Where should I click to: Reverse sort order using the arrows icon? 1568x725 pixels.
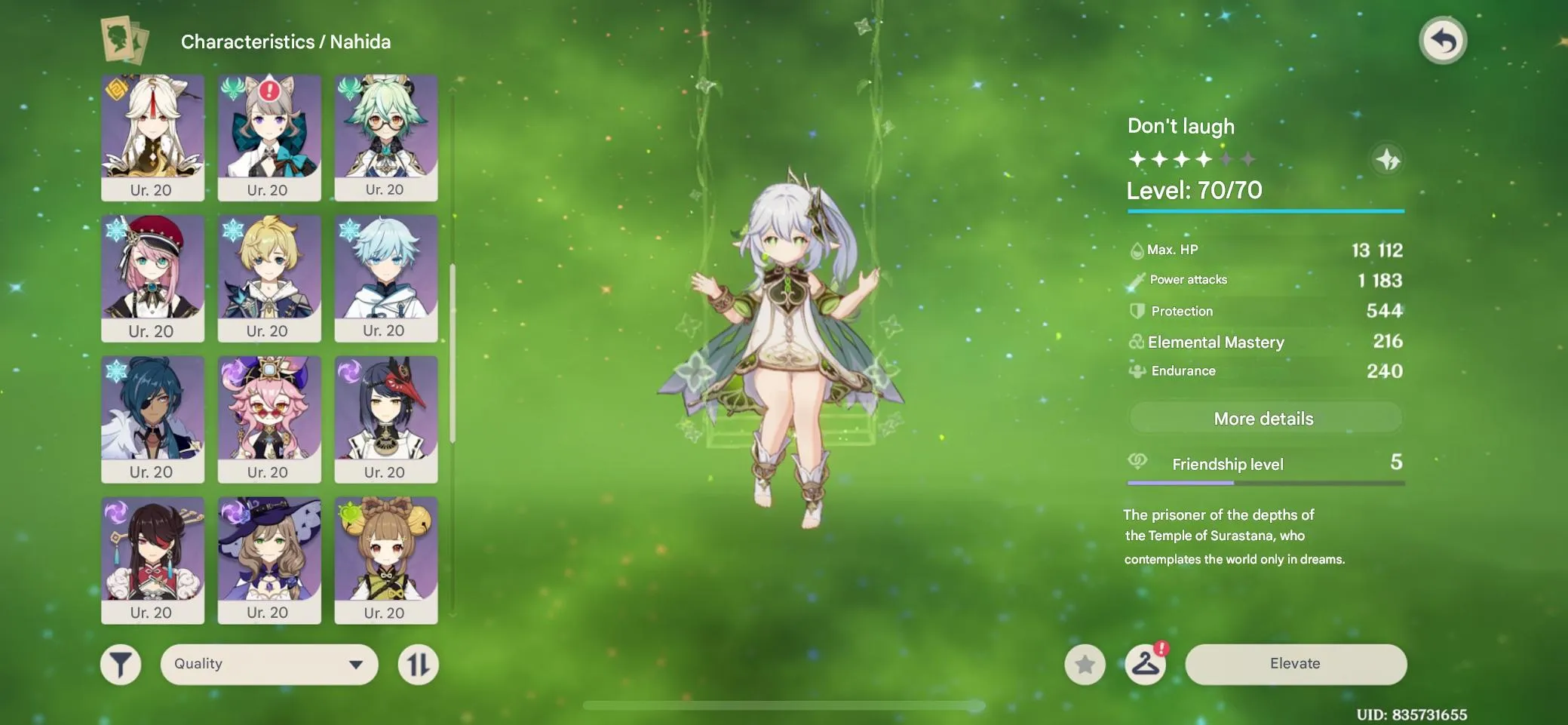click(419, 664)
